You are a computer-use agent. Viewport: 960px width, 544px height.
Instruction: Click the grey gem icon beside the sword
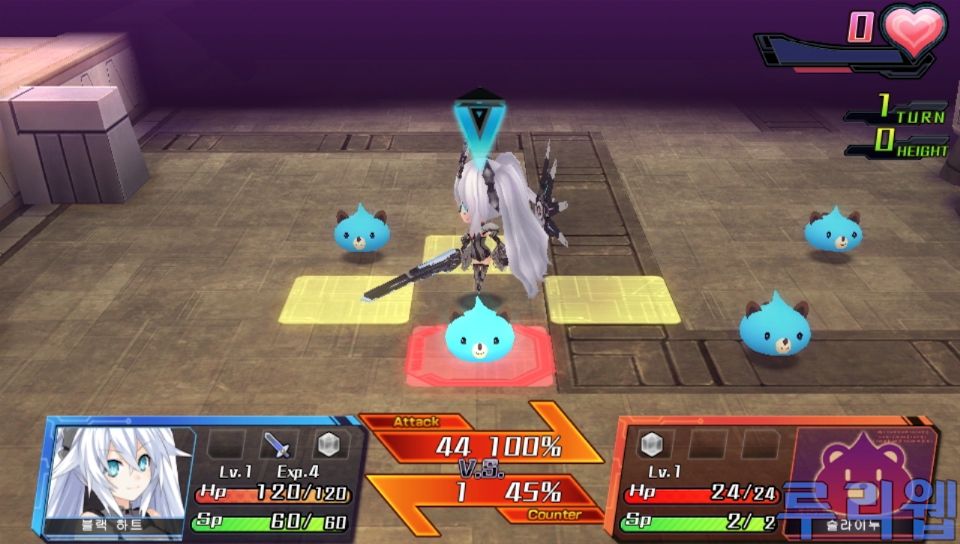pos(330,445)
